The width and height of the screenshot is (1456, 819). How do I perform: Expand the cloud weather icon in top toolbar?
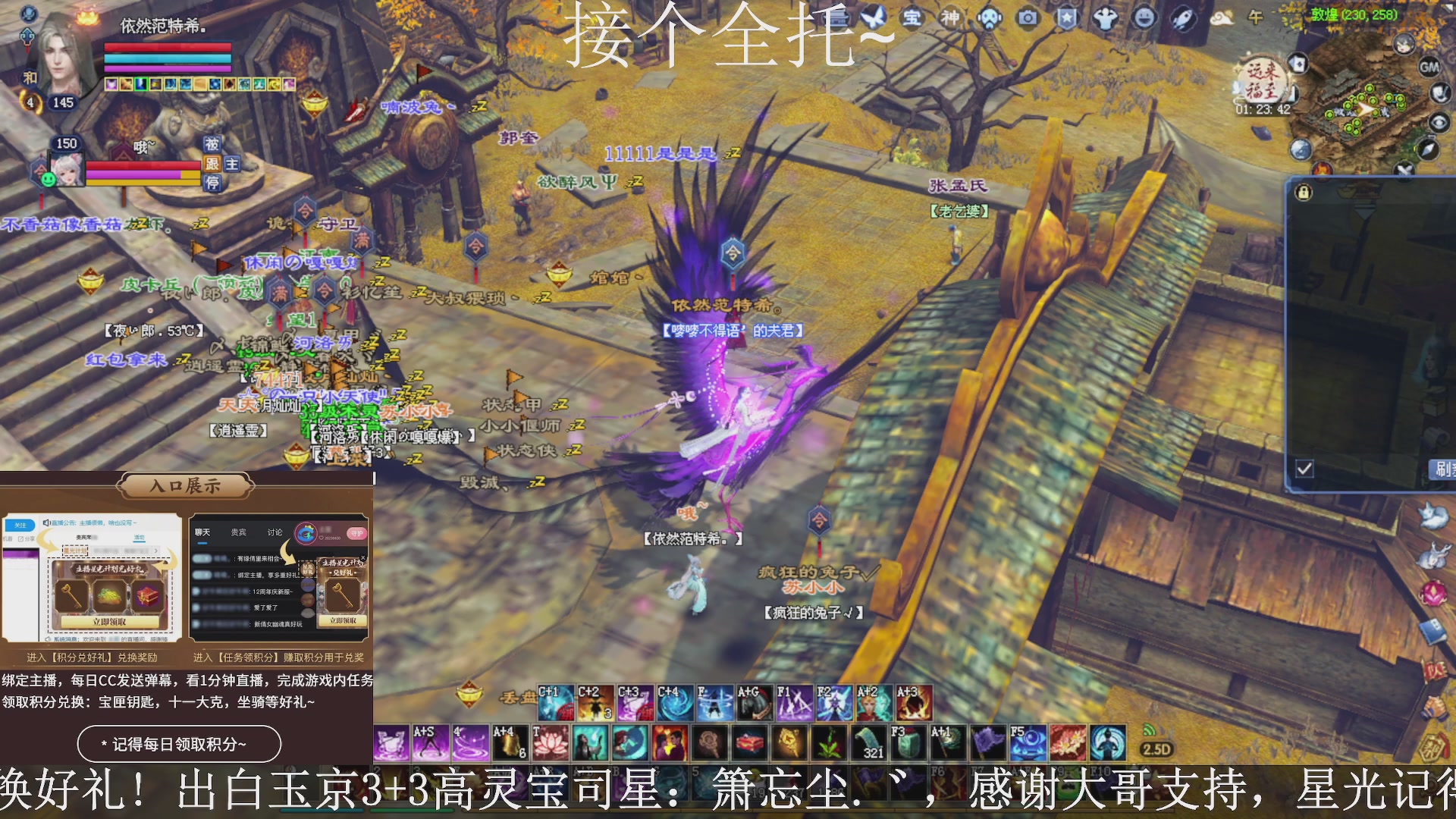tap(1222, 19)
